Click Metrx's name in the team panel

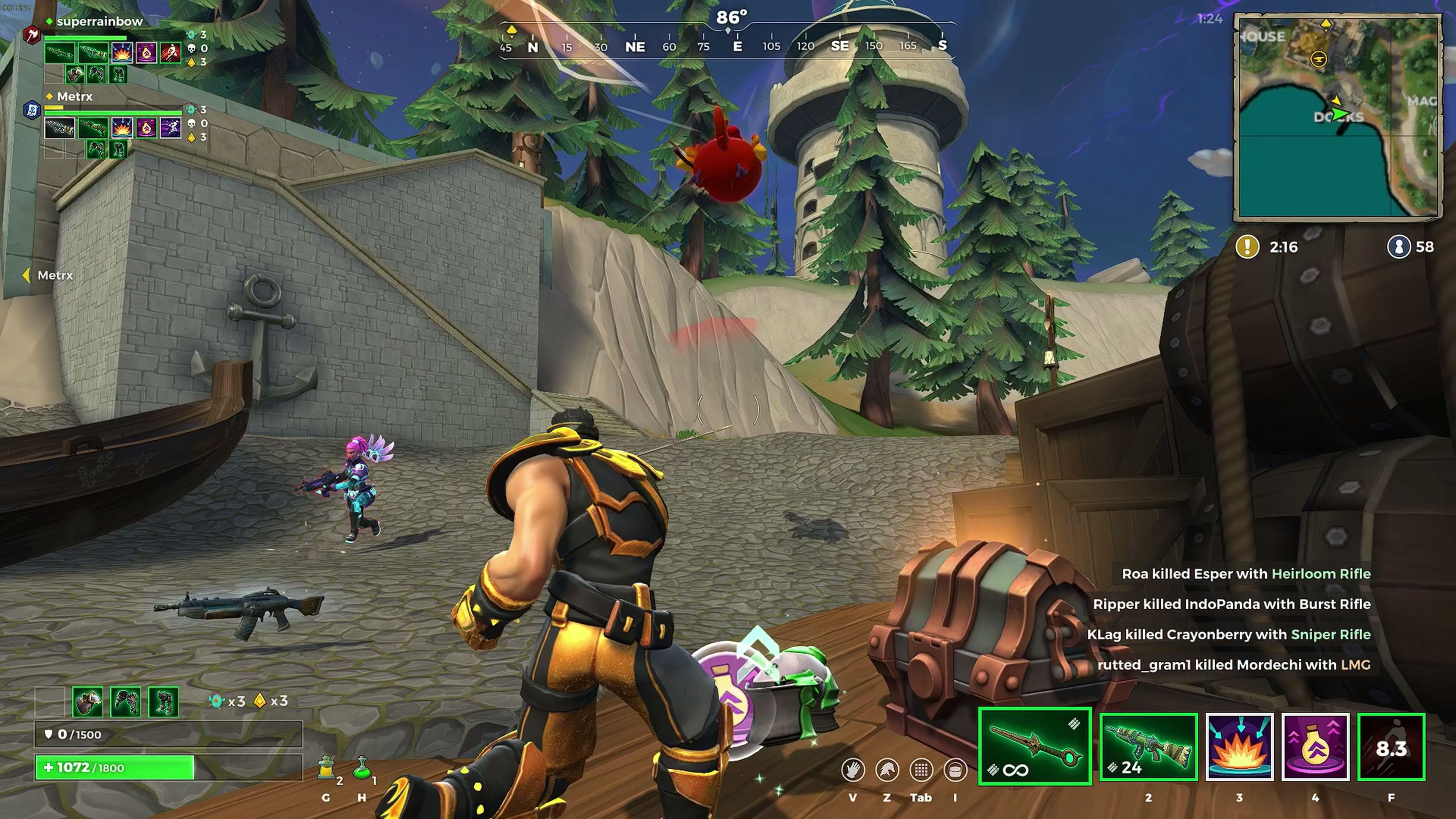tap(75, 97)
